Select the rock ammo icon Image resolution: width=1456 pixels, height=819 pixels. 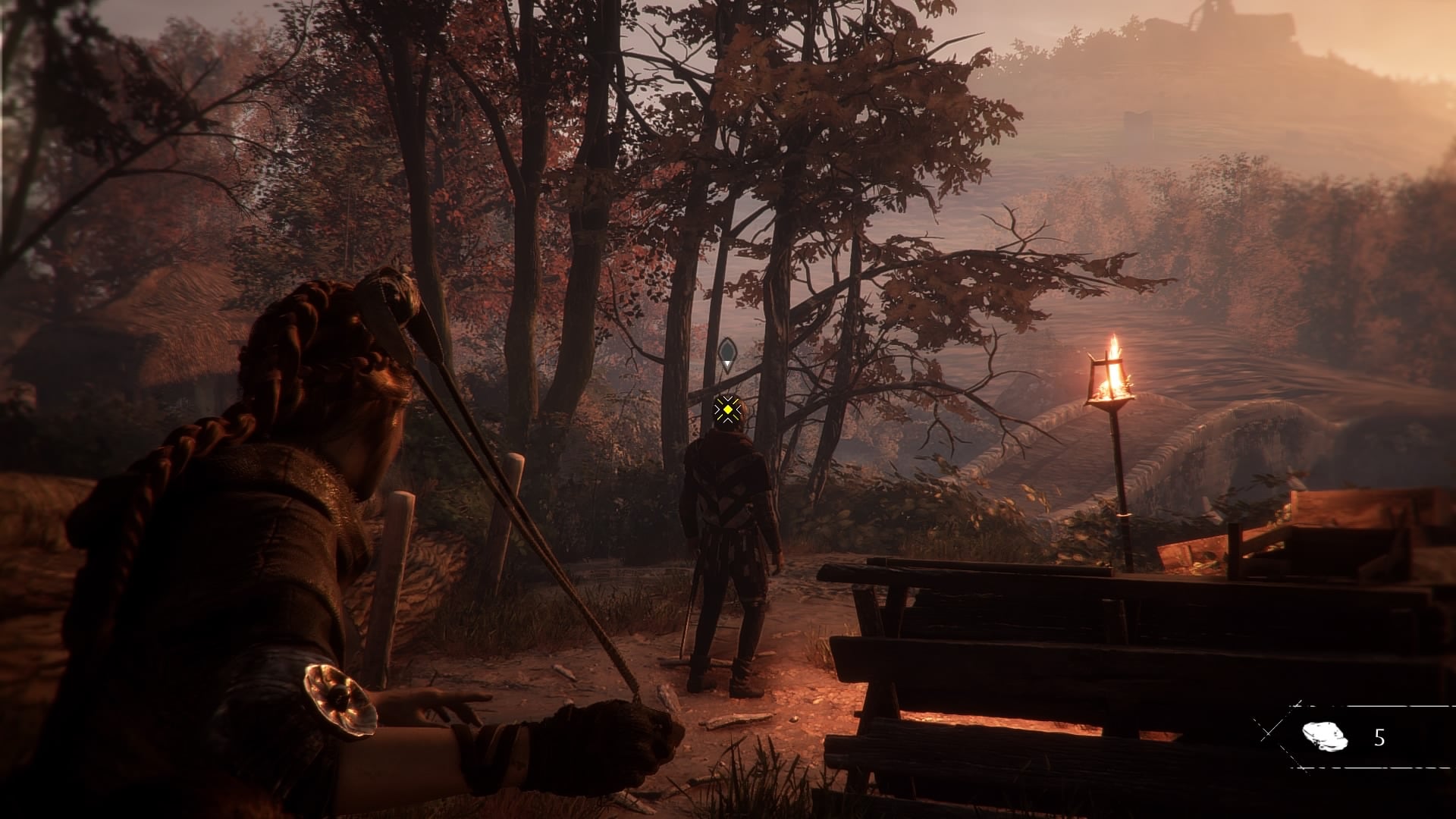[1324, 736]
